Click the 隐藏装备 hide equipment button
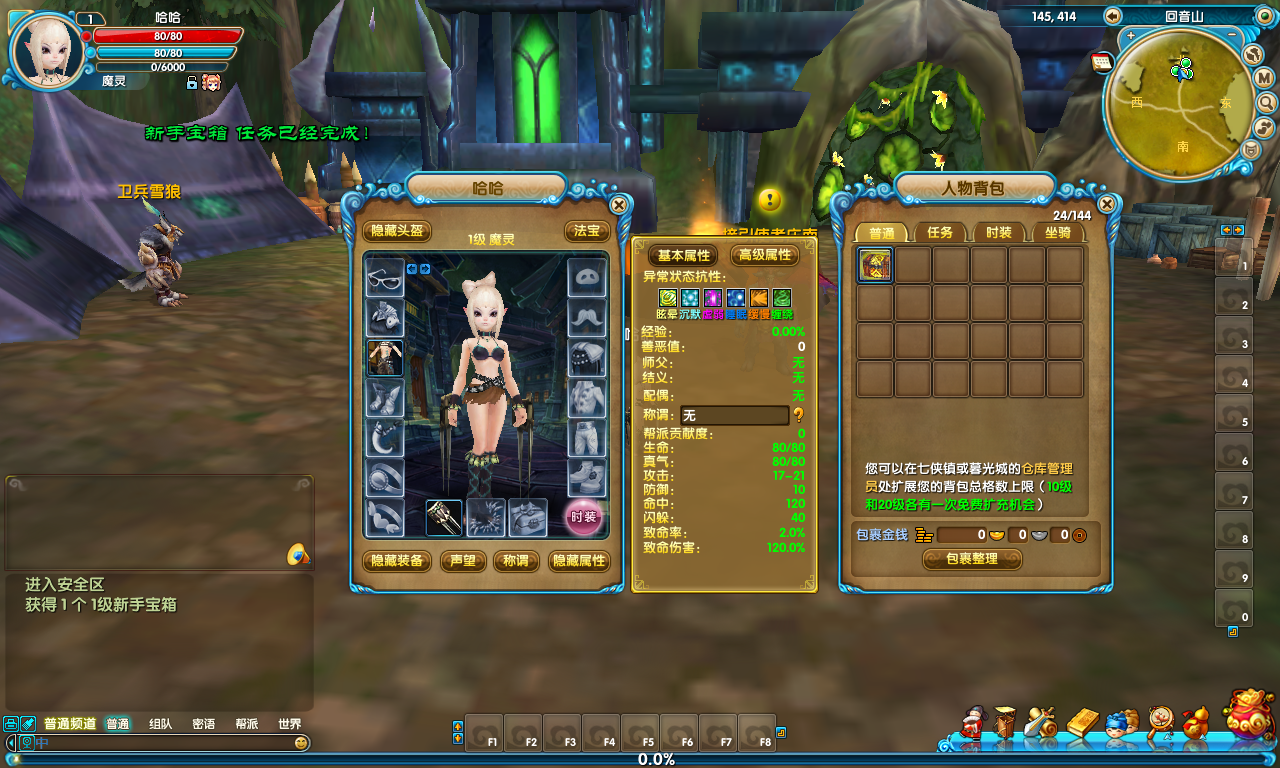 (x=397, y=561)
